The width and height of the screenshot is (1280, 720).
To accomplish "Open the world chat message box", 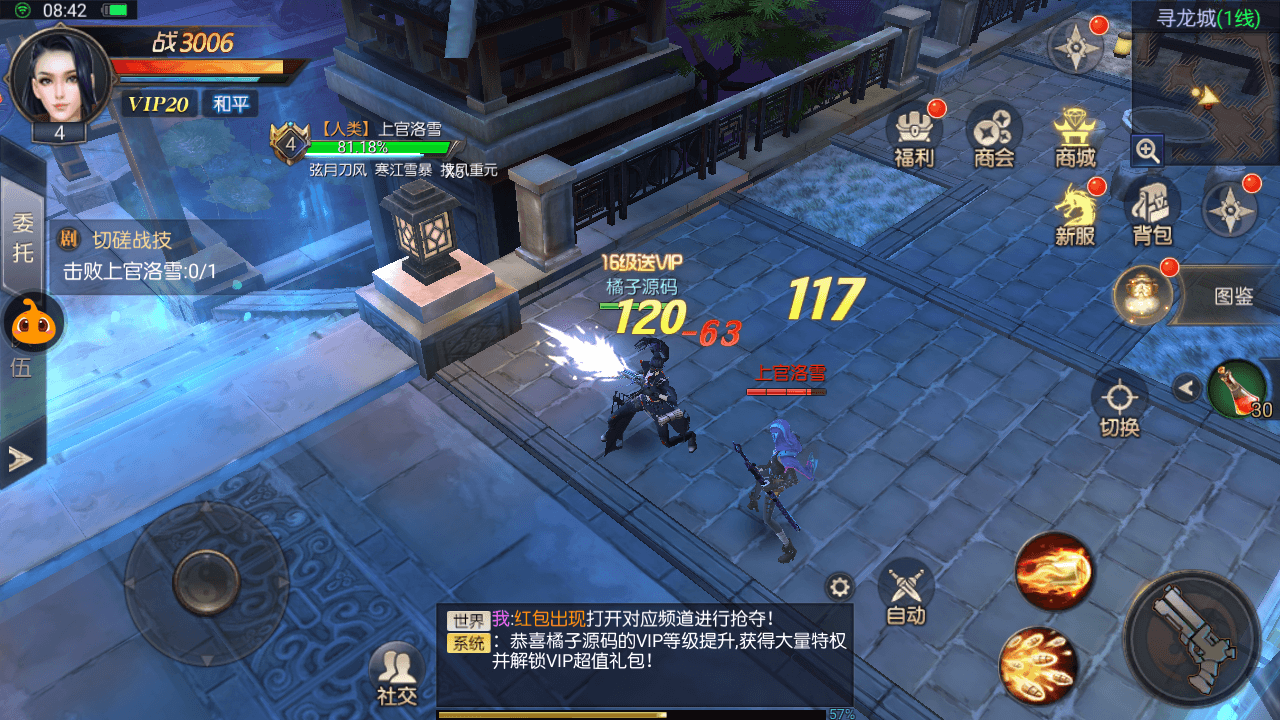I will point(645,654).
